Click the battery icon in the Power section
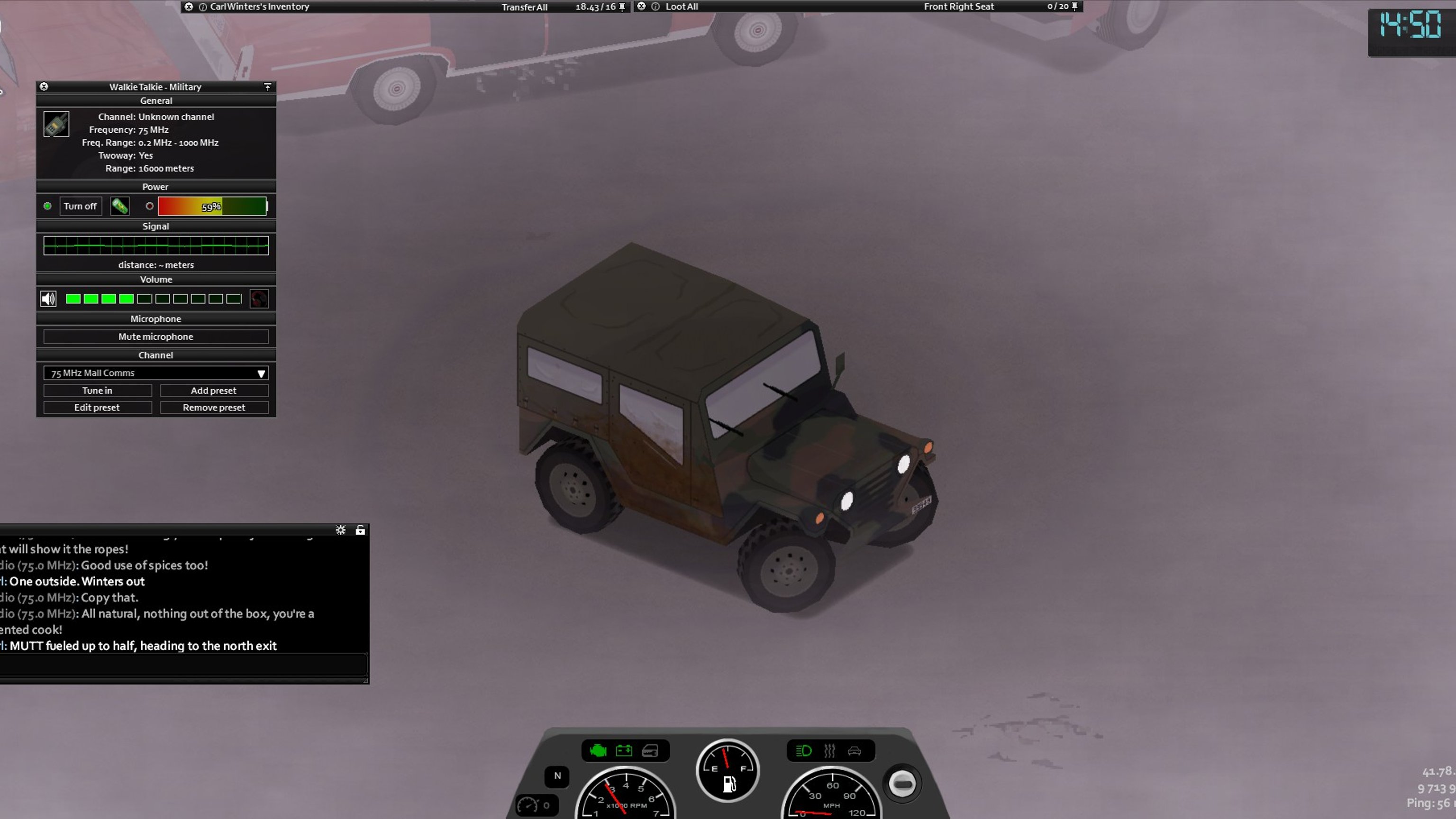Image resolution: width=1456 pixels, height=819 pixels. pyautogui.click(x=120, y=206)
